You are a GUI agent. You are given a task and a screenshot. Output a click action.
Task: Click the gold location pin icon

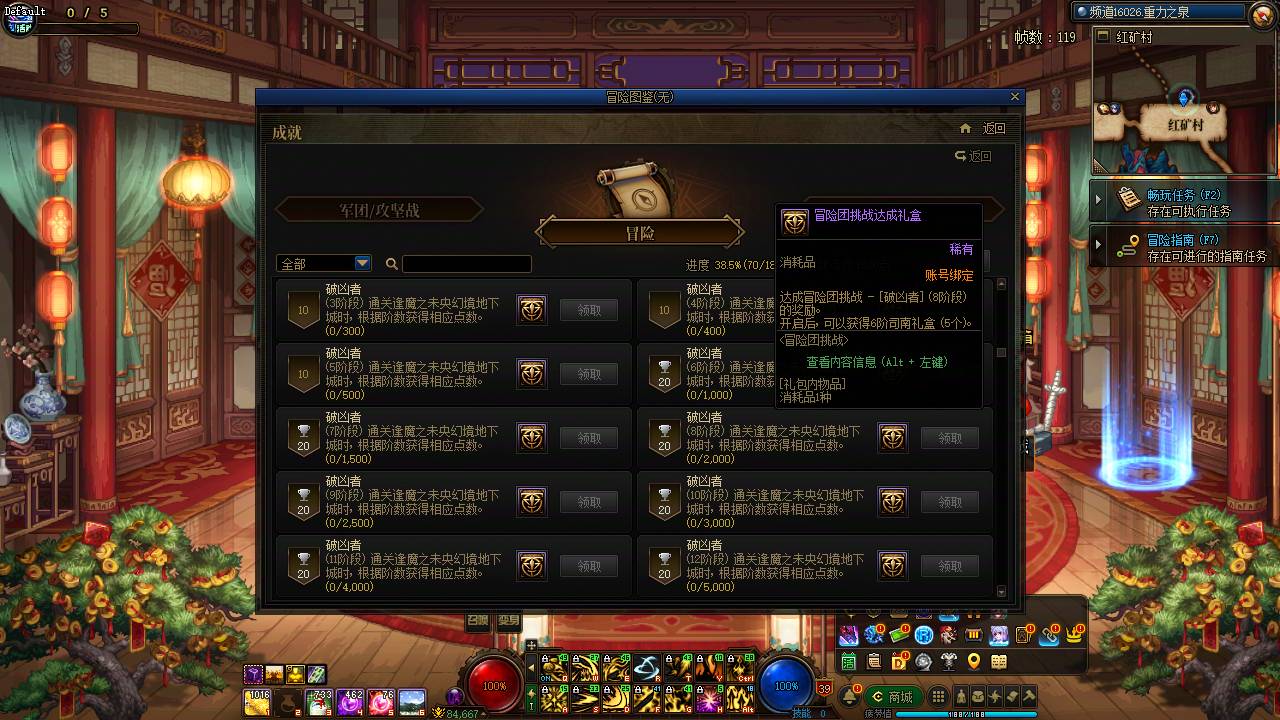[973, 662]
